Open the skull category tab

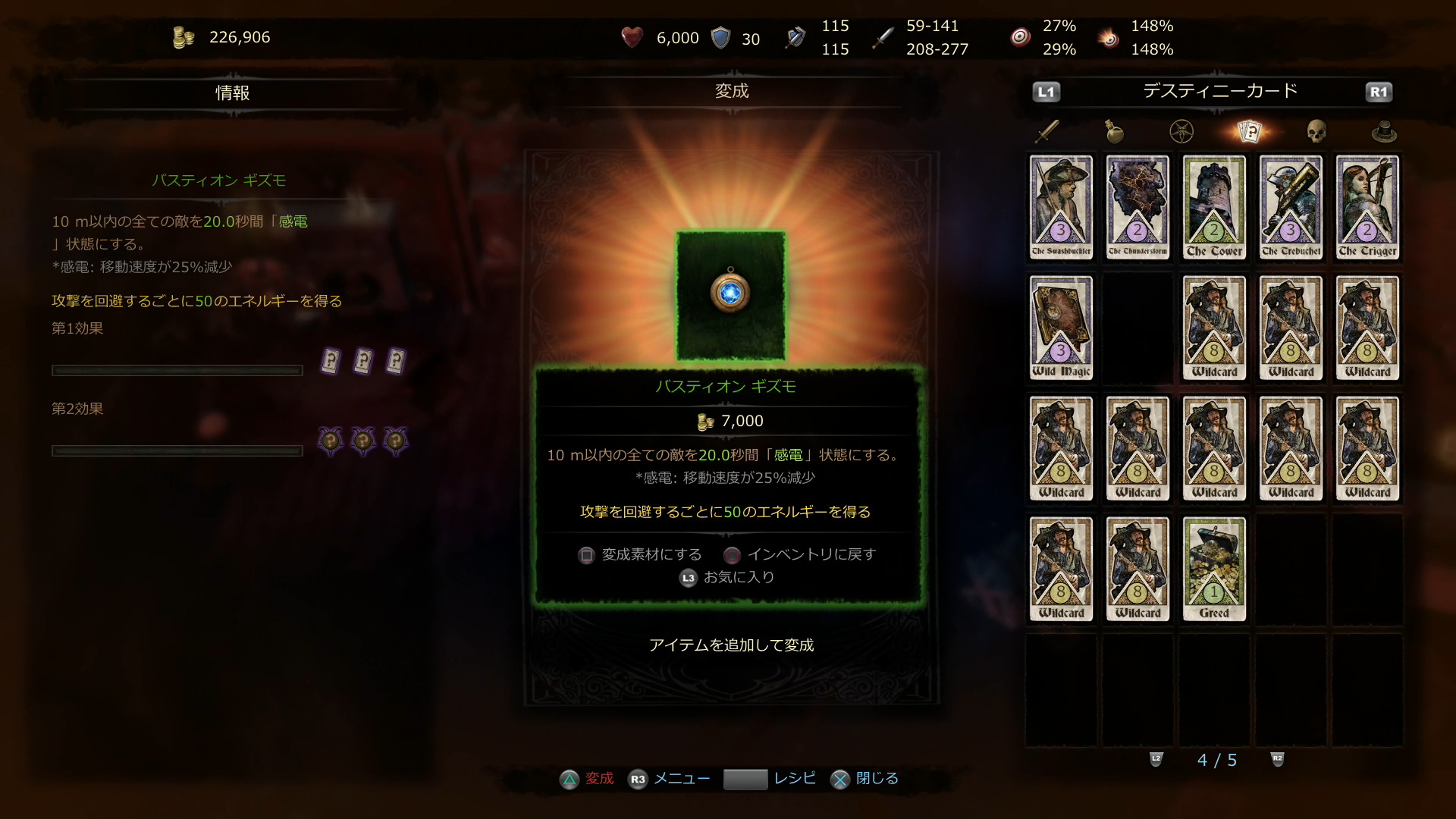tap(1316, 131)
